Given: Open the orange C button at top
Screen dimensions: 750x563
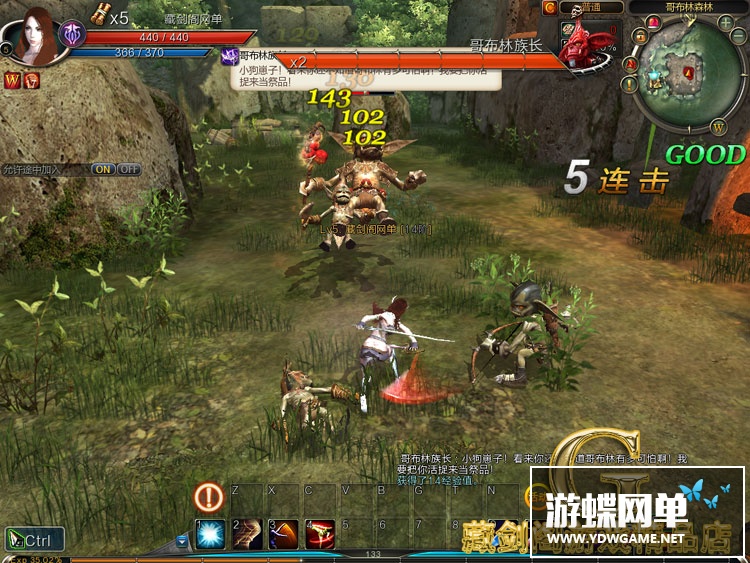Looking at the screenshot, I should (x=549, y=7).
